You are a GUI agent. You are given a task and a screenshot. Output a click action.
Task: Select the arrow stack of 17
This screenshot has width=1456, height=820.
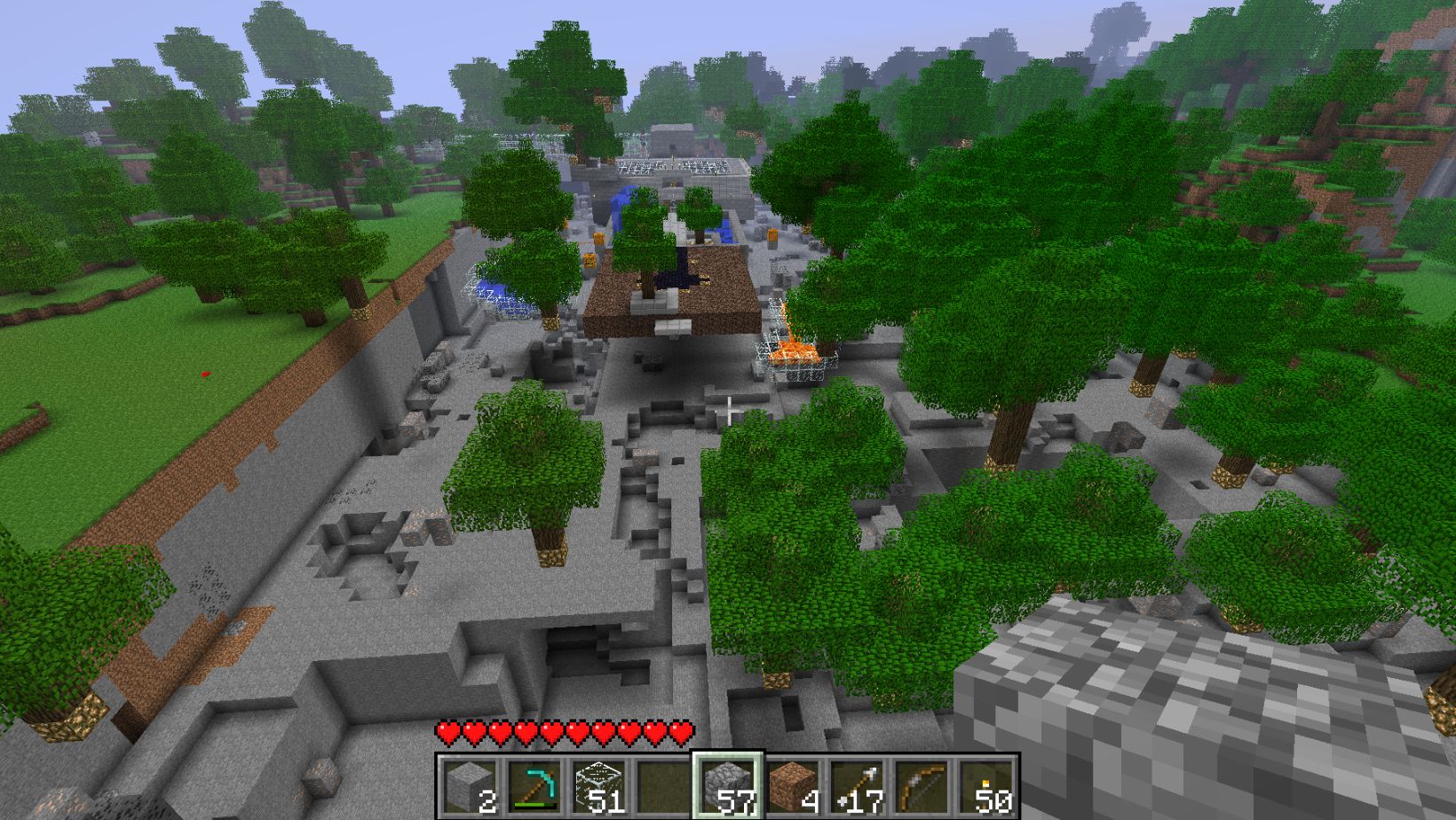tap(860, 785)
